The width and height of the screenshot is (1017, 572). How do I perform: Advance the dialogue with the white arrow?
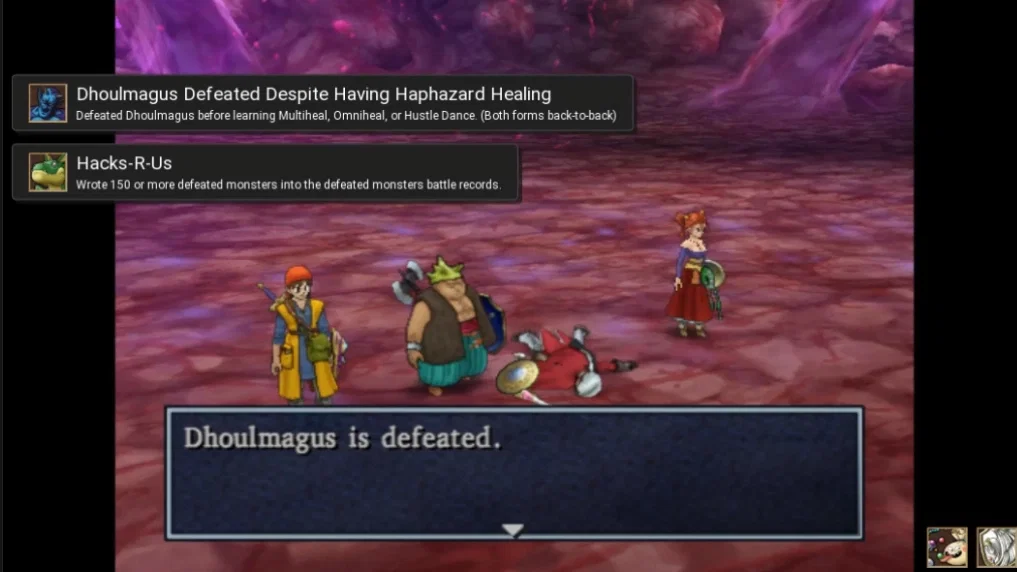[513, 530]
